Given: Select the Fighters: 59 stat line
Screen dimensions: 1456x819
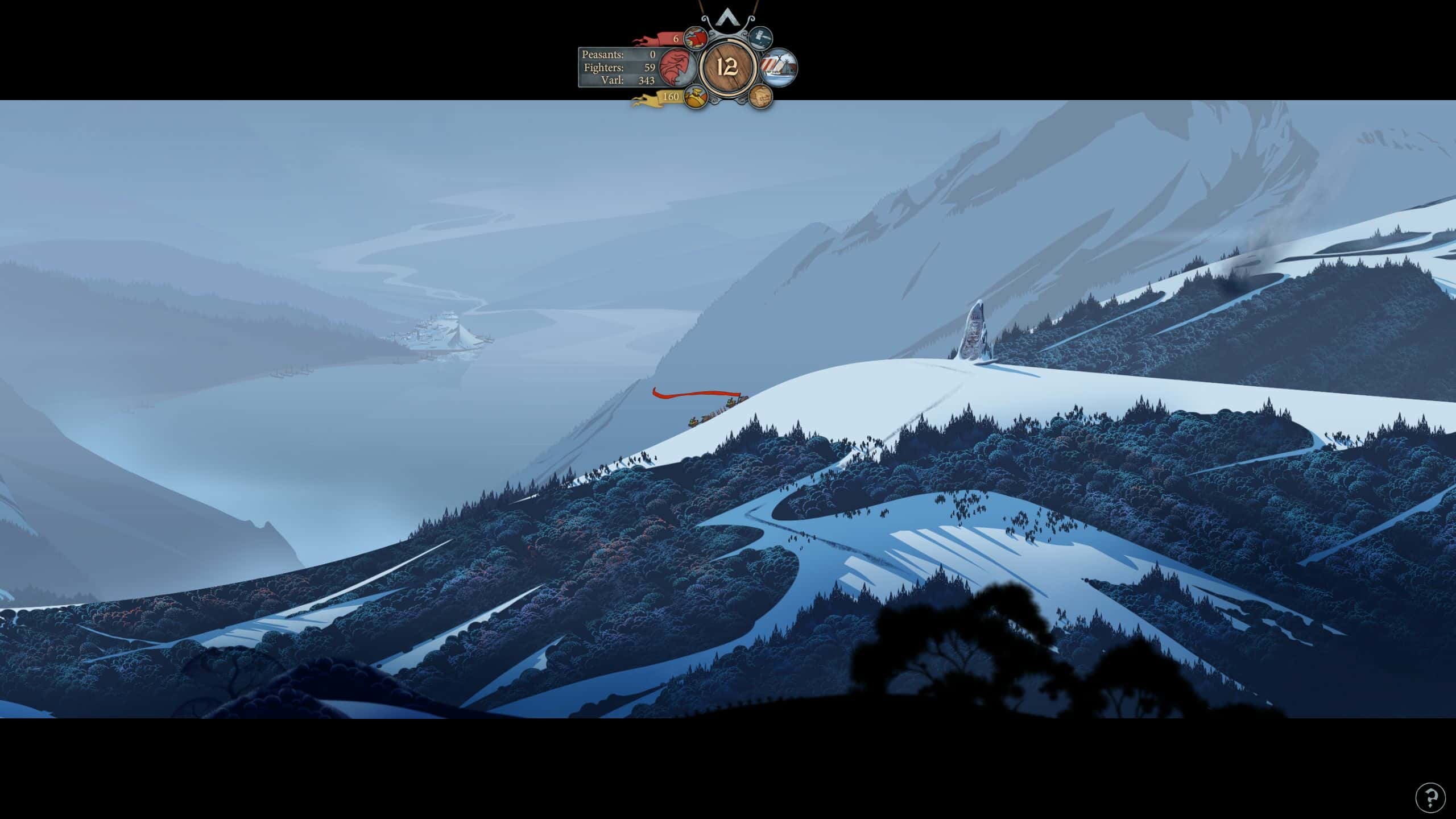Looking at the screenshot, I should [x=619, y=68].
